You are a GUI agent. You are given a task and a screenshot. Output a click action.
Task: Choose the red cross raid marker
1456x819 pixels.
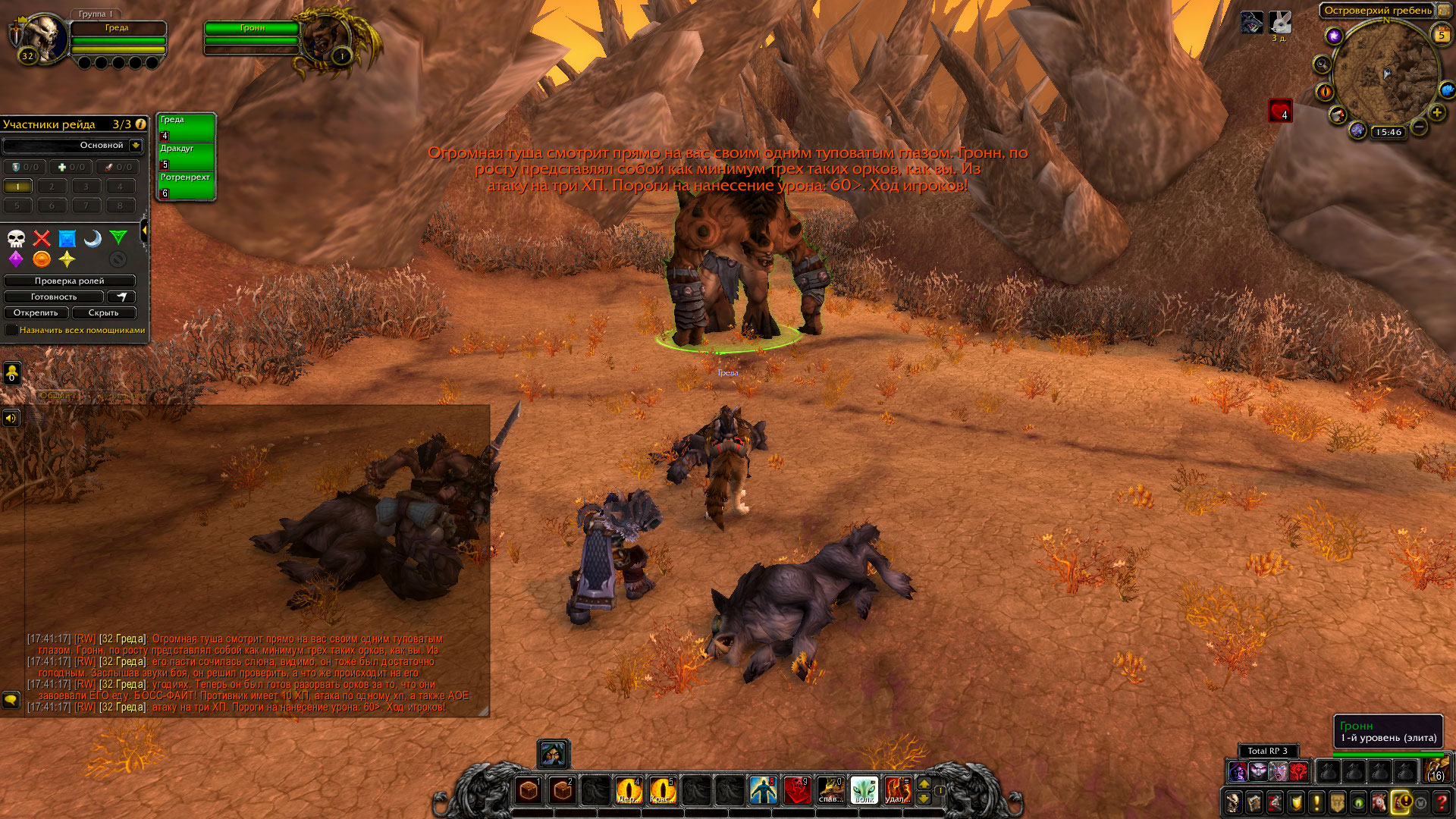coord(42,239)
